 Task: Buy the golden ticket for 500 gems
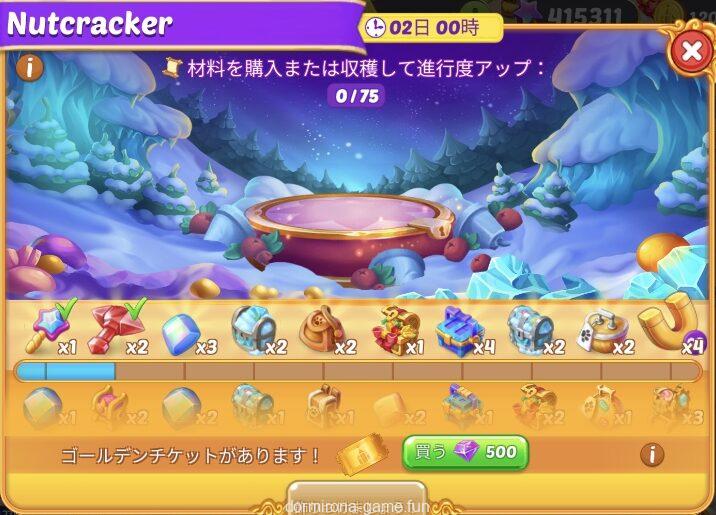465,453
